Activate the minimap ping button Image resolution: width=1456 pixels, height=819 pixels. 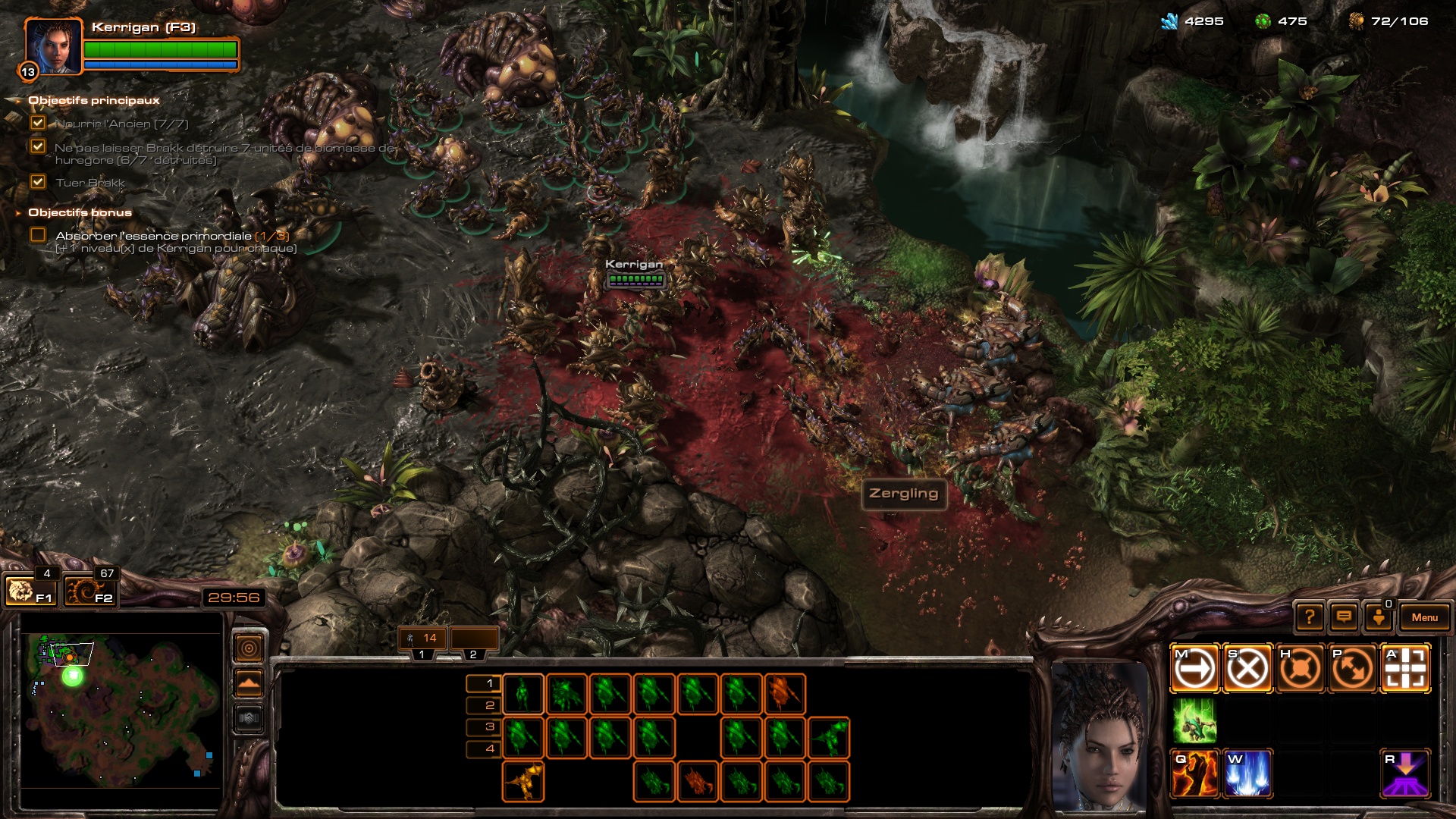[249, 648]
